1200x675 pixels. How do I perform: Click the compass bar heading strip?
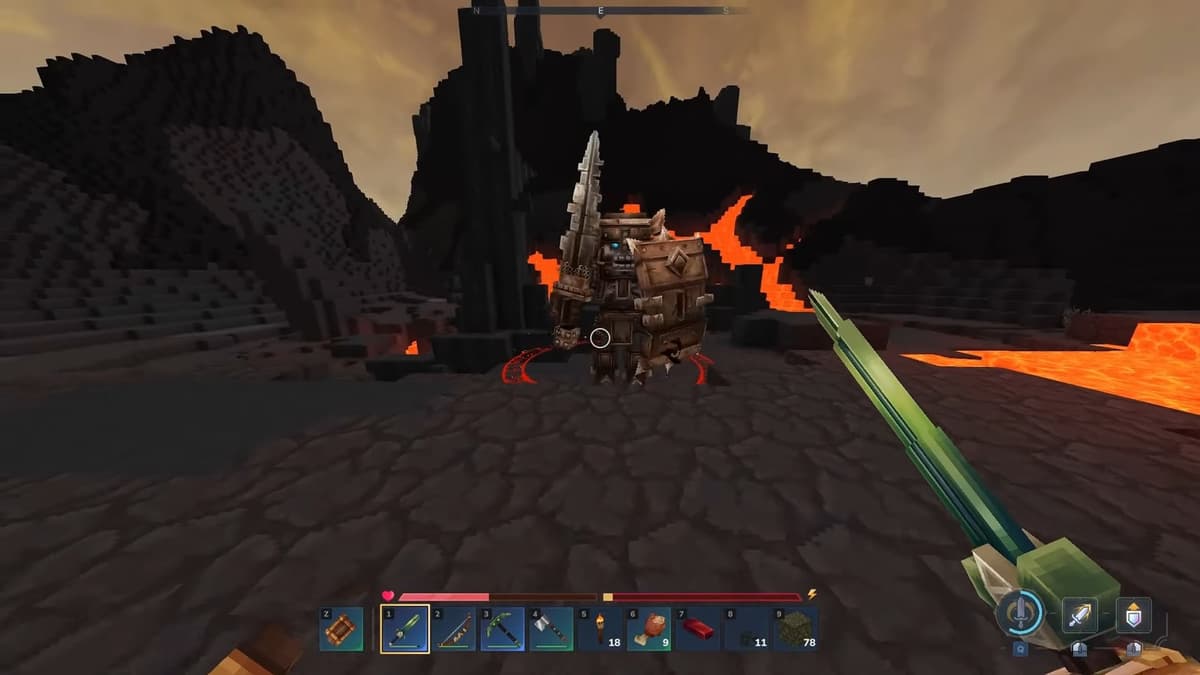click(x=602, y=10)
